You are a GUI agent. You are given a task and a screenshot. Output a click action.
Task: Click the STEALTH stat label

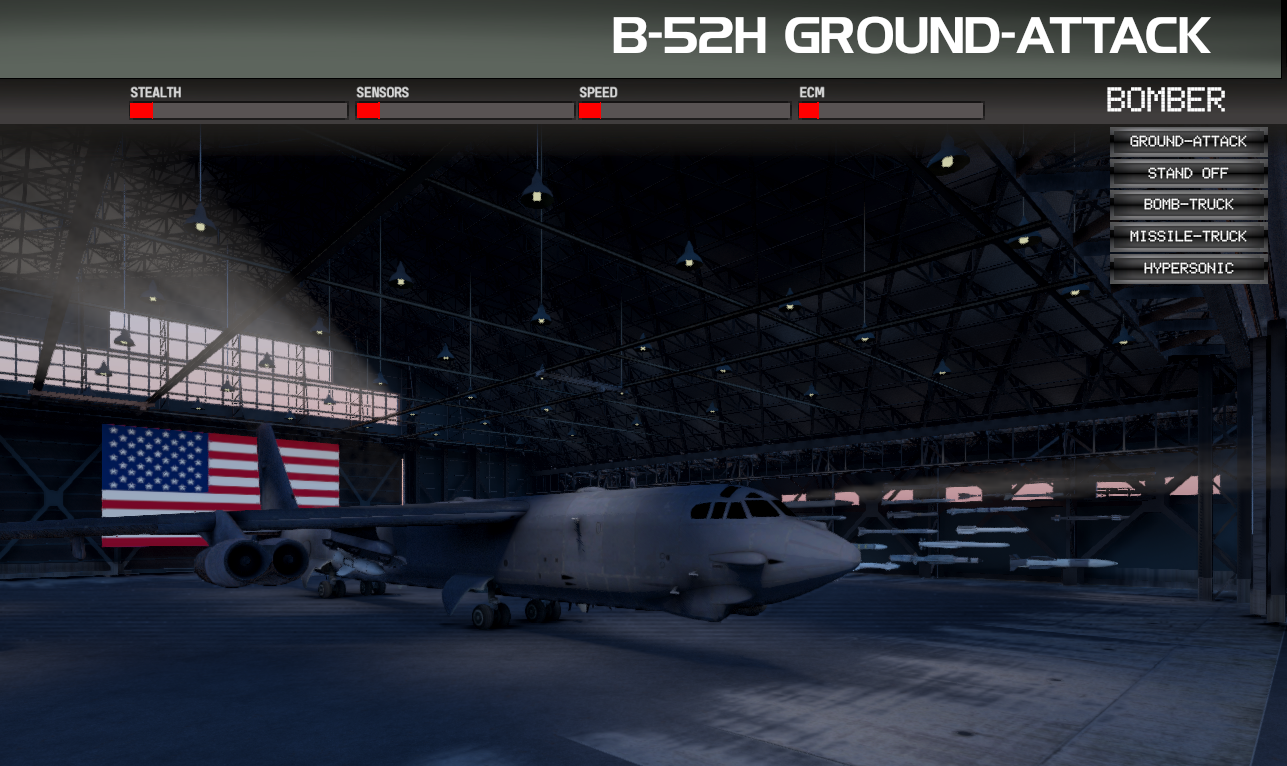tap(156, 92)
